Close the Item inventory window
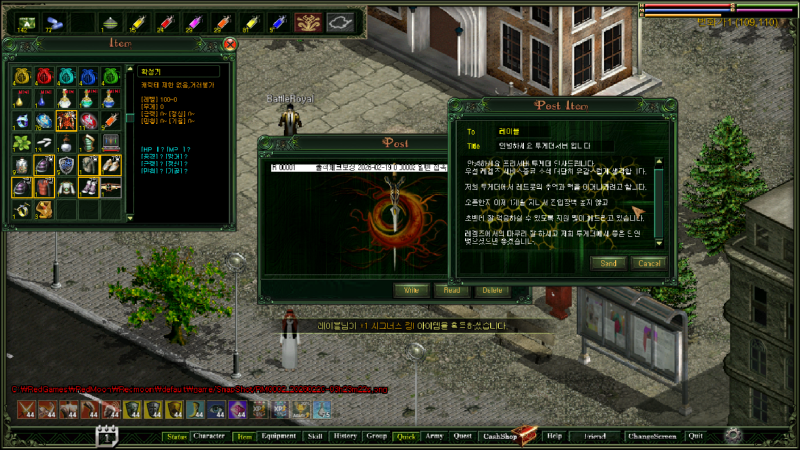Viewport: 800px width, 450px height. (x=230, y=44)
